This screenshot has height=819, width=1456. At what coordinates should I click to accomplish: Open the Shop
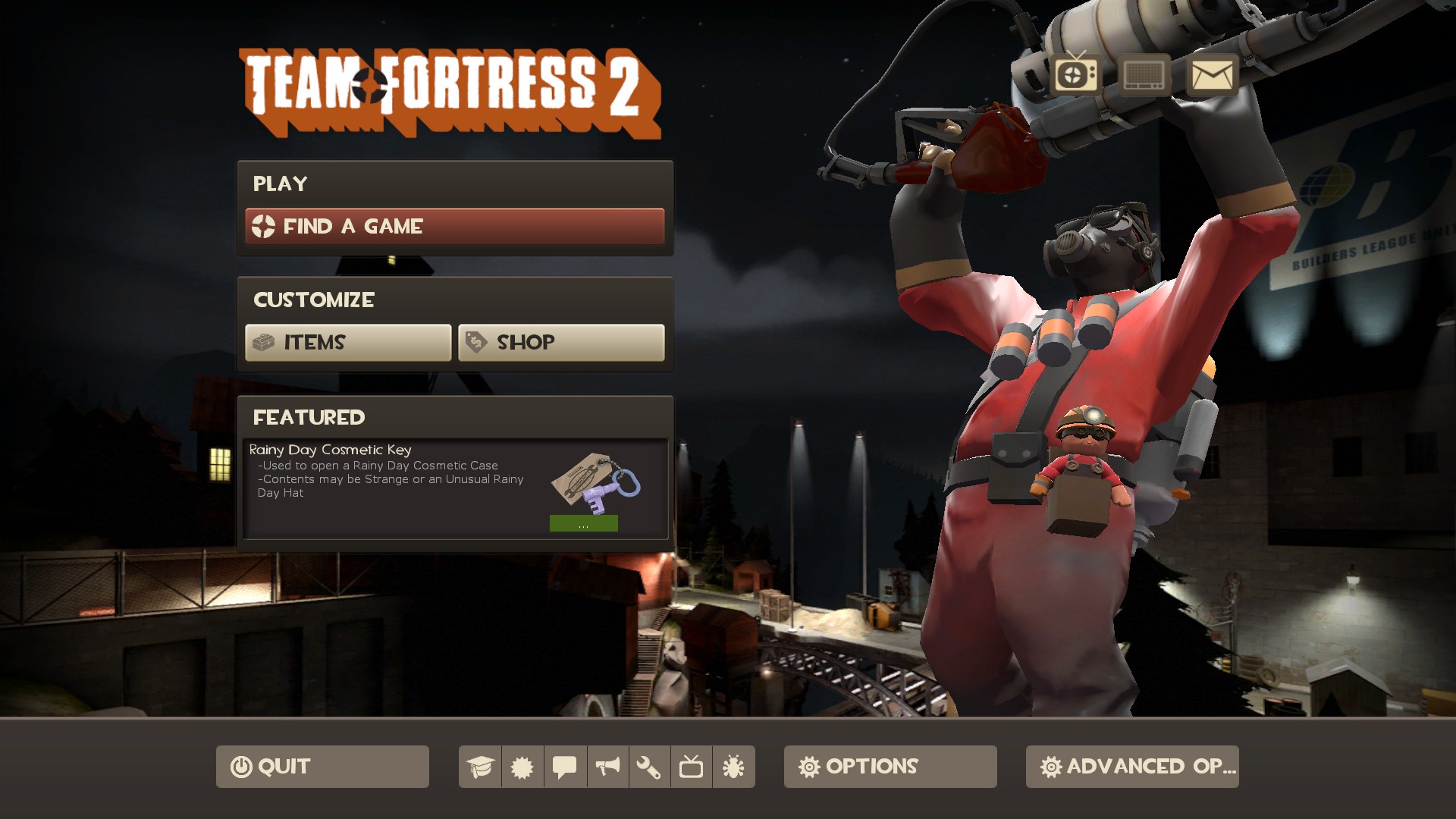561,342
